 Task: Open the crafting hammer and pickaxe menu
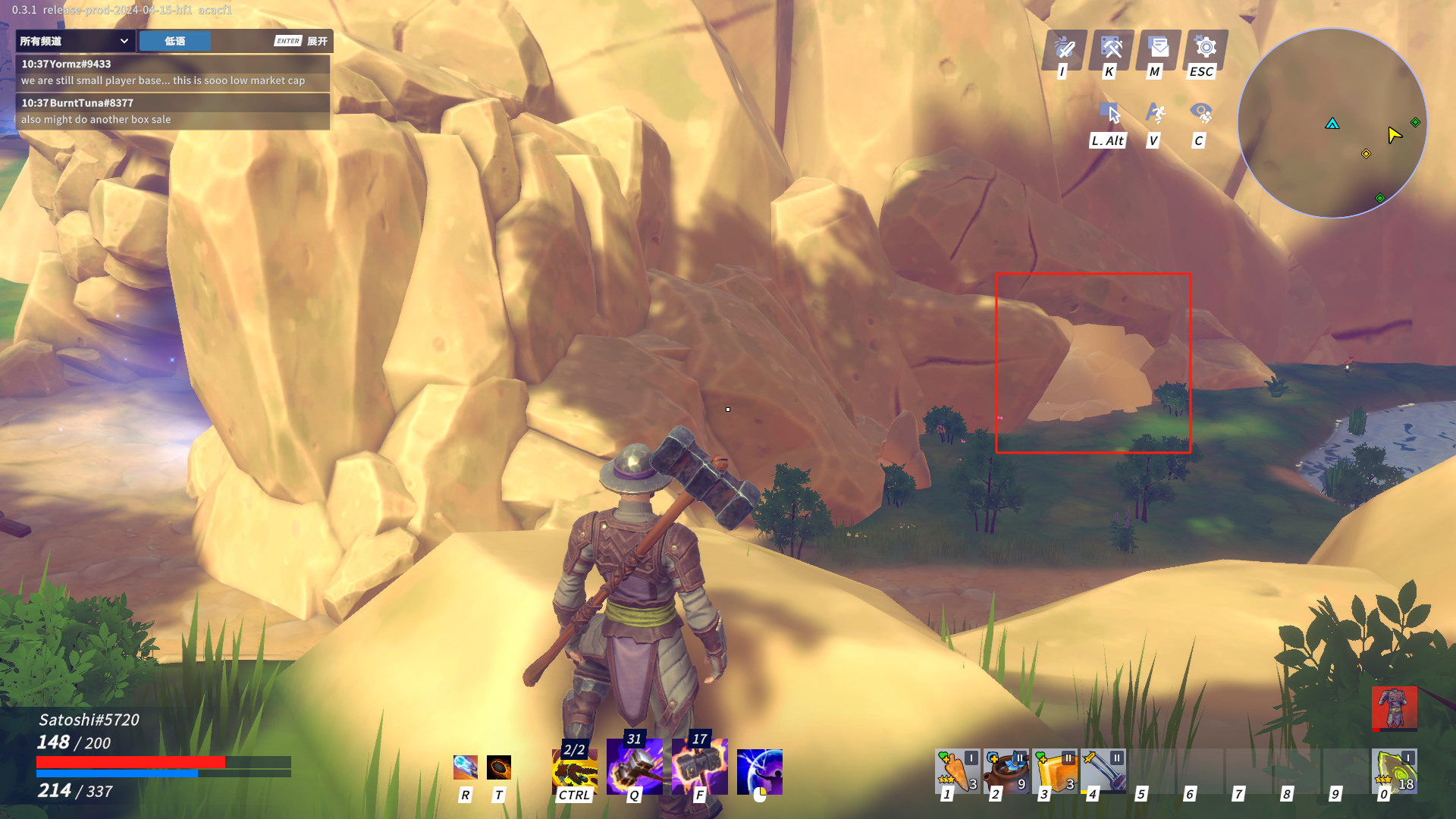coord(1111,48)
